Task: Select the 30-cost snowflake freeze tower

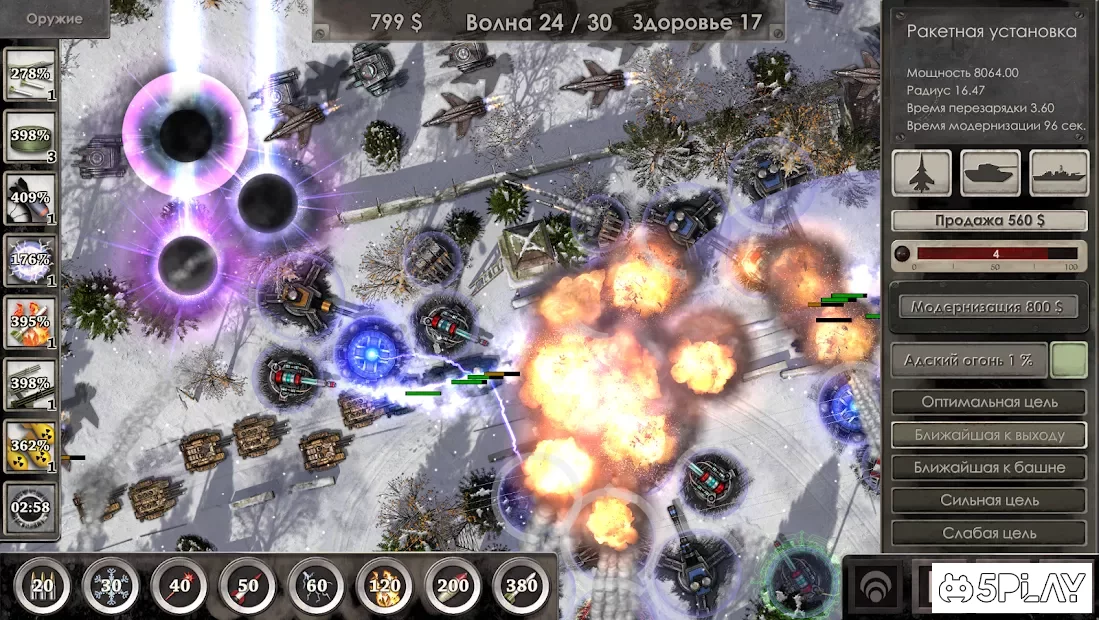Action: tap(110, 584)
